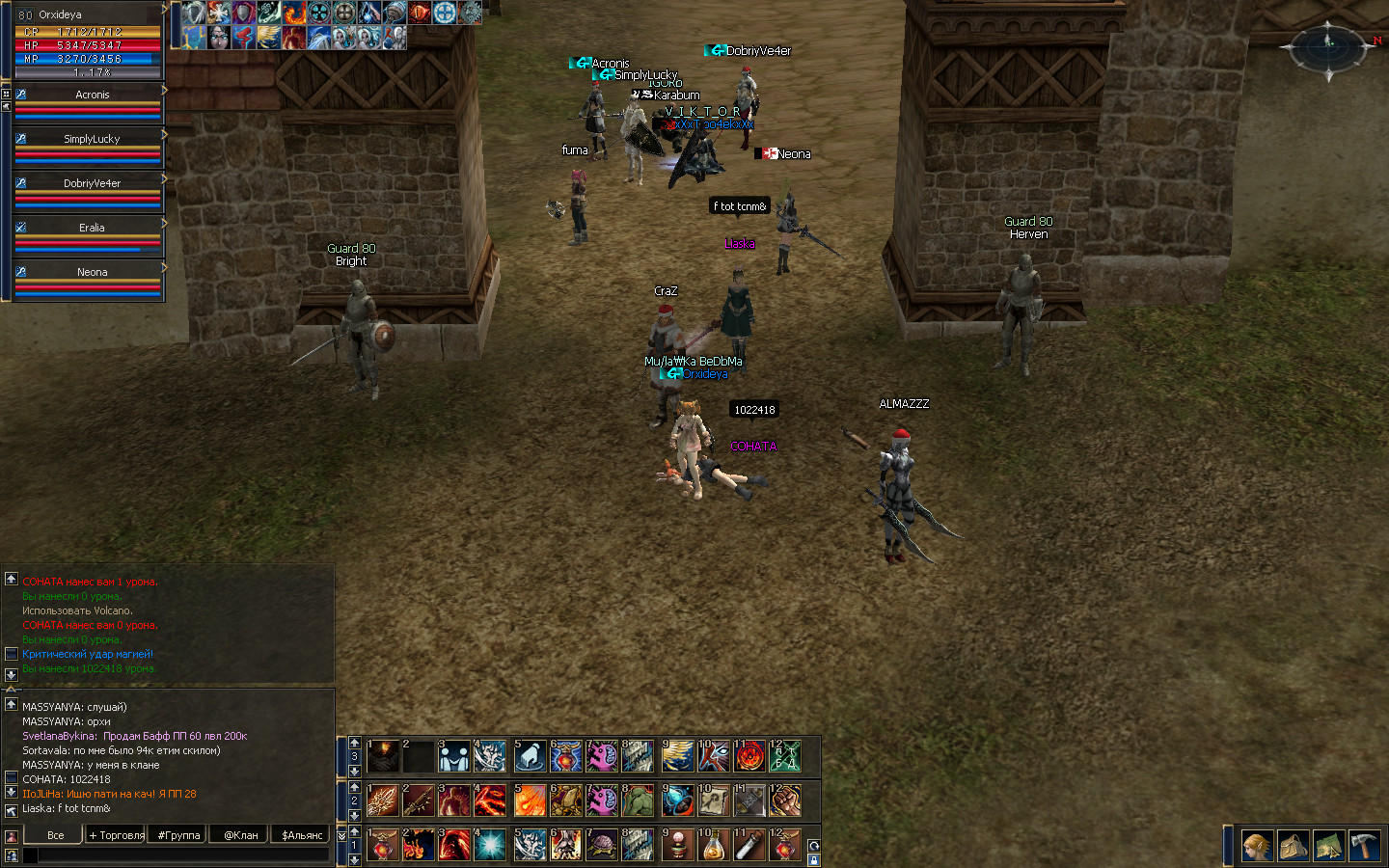Viewport: 1389px width, 868px height.
Task: Open the inventory bag icon
Action: point(1293,846)
